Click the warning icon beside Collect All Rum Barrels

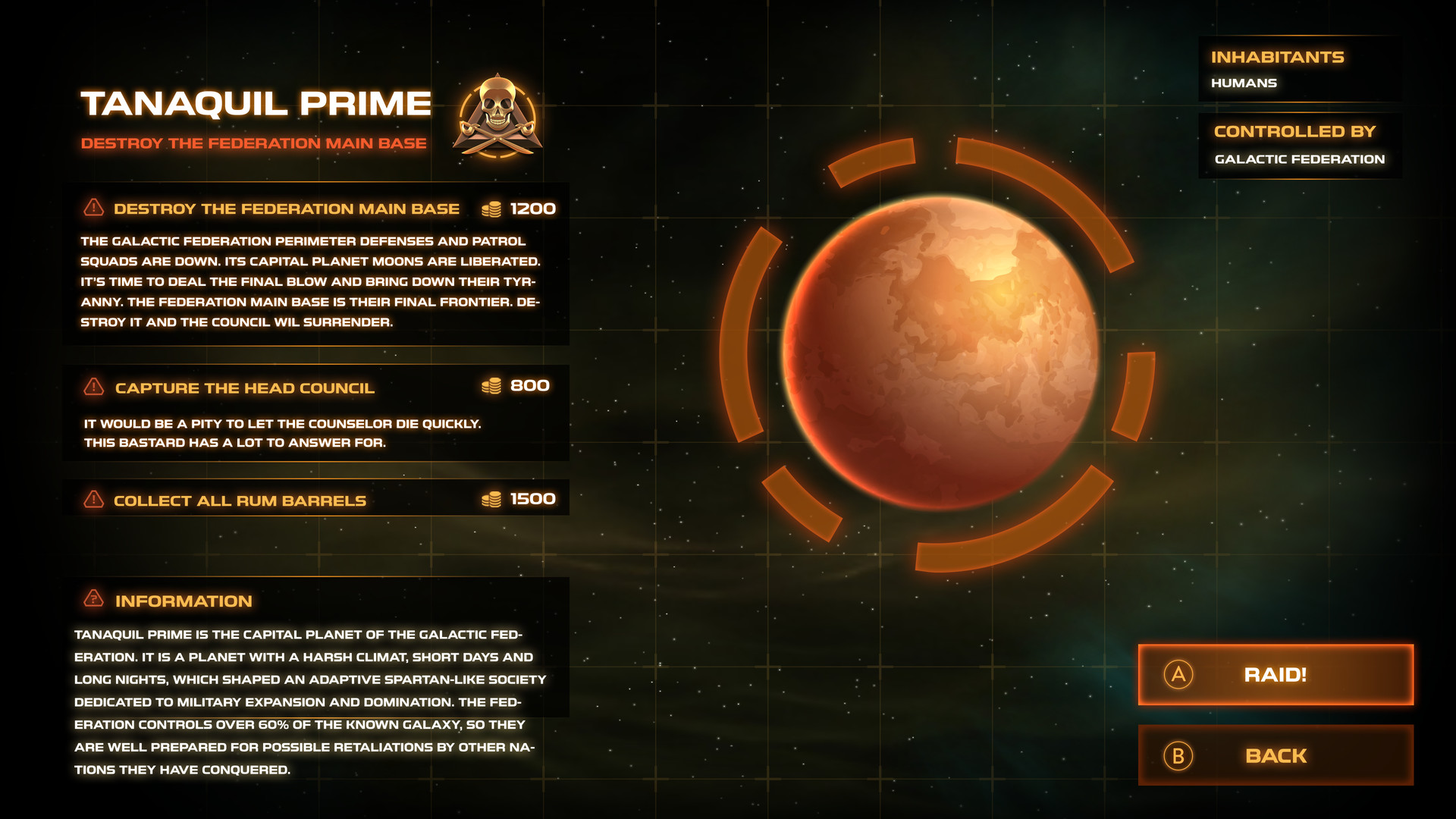(x=93, y=500)
